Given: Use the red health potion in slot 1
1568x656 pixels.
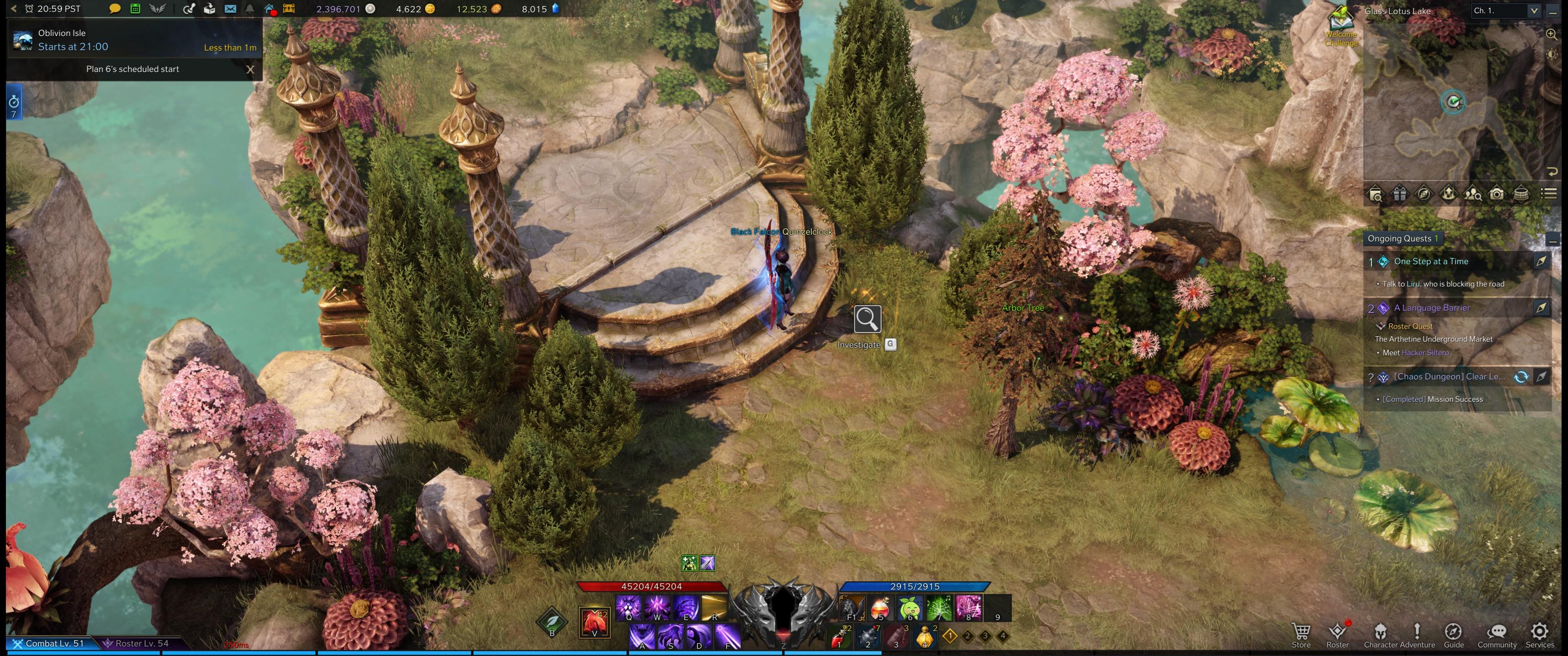Looking at the screenshot, I should tap(840, 637).
